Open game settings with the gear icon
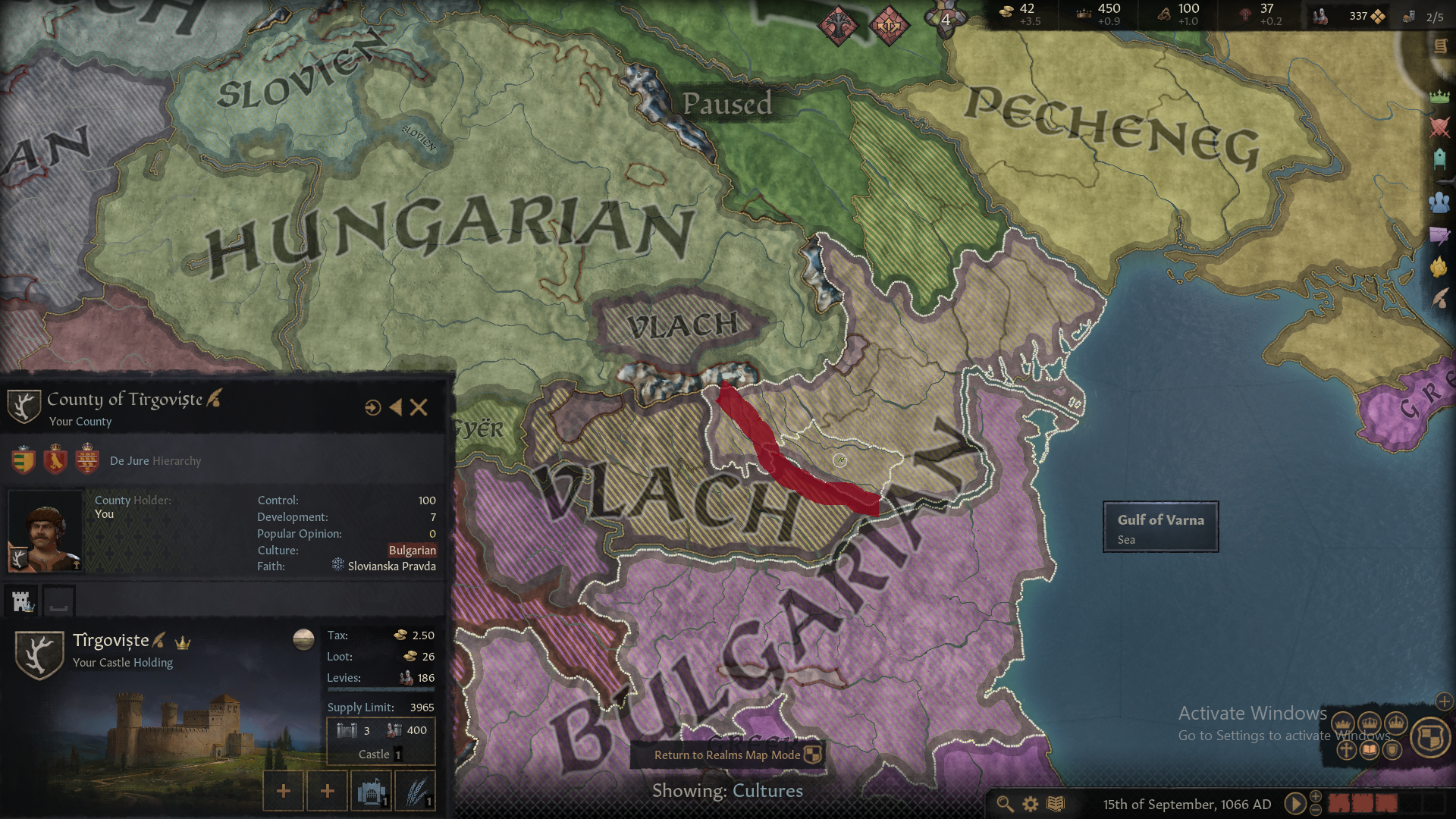1456x819 pixels. click(1029, 803)
